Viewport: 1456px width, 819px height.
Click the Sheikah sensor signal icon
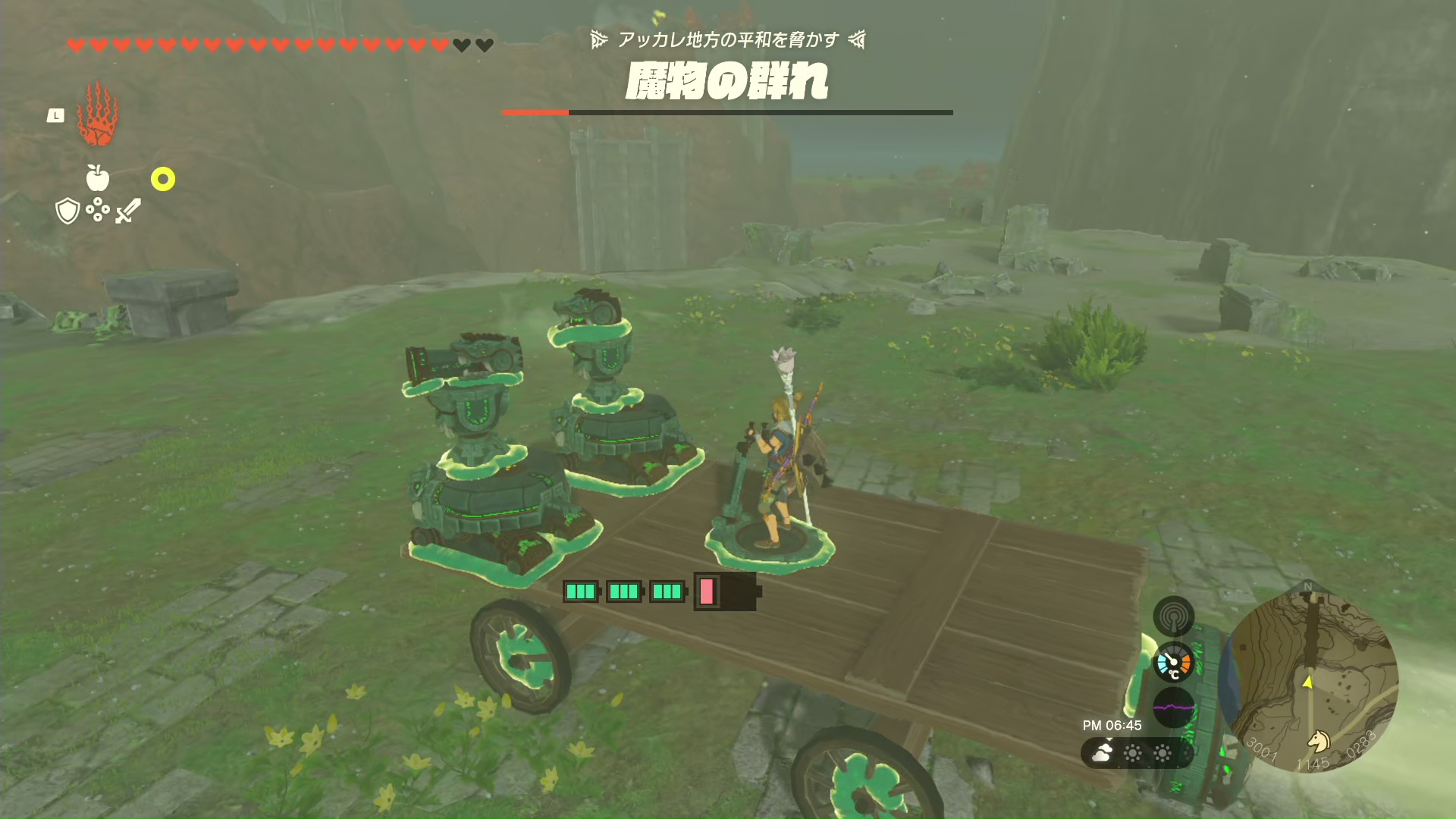[x=1173, y=616]
